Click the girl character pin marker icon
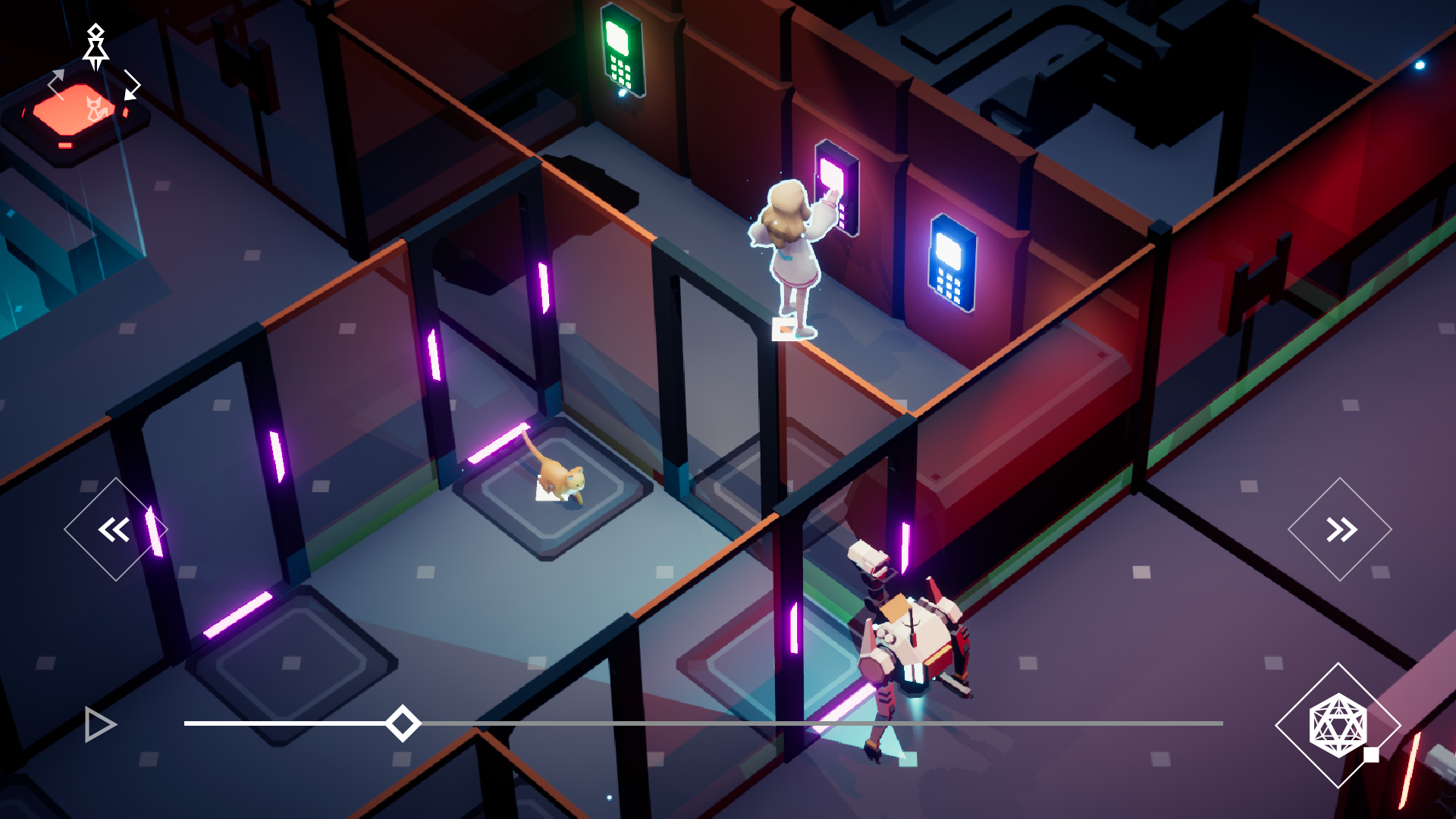The image size is (1456, 819). pyautogui.click(x=96, y=47)
